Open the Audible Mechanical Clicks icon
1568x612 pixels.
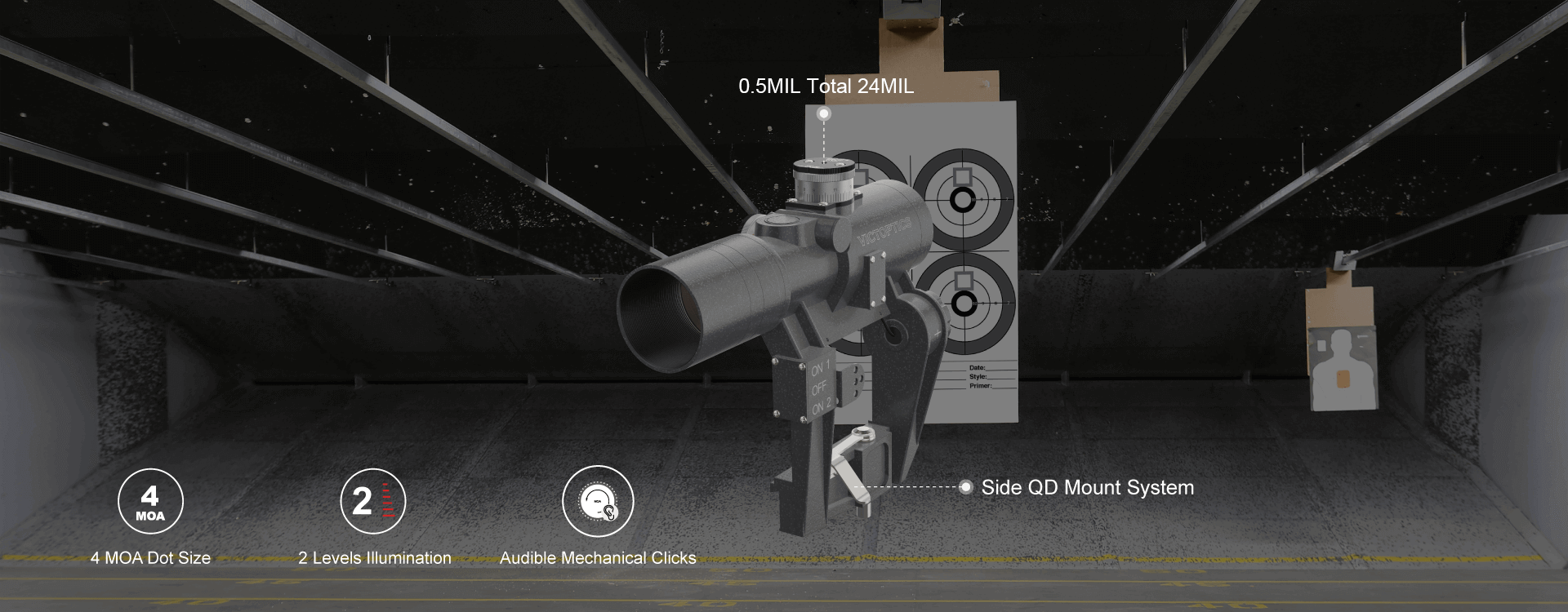[598, 501]
